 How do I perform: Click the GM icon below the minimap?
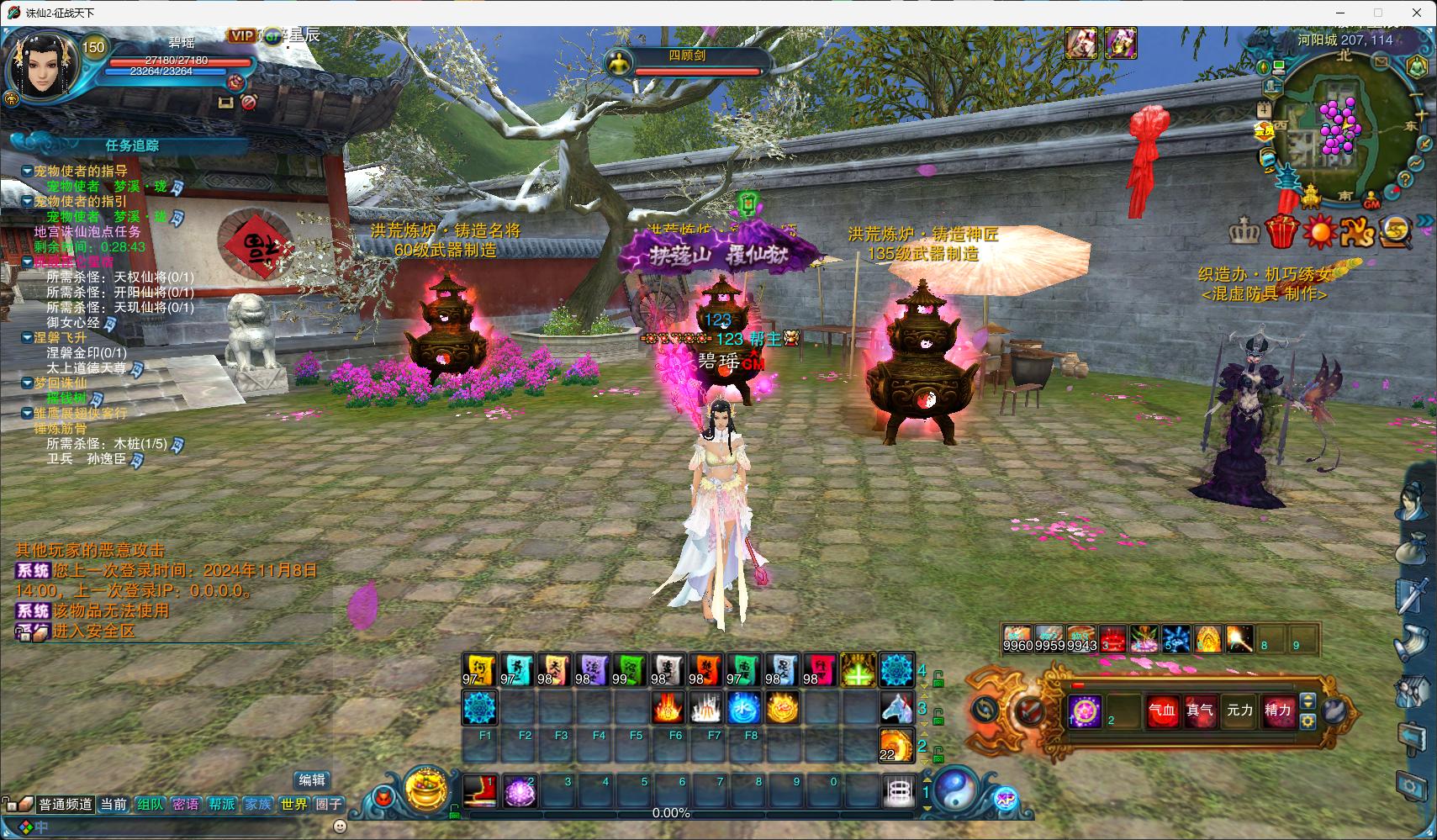tap(1371, 203)
